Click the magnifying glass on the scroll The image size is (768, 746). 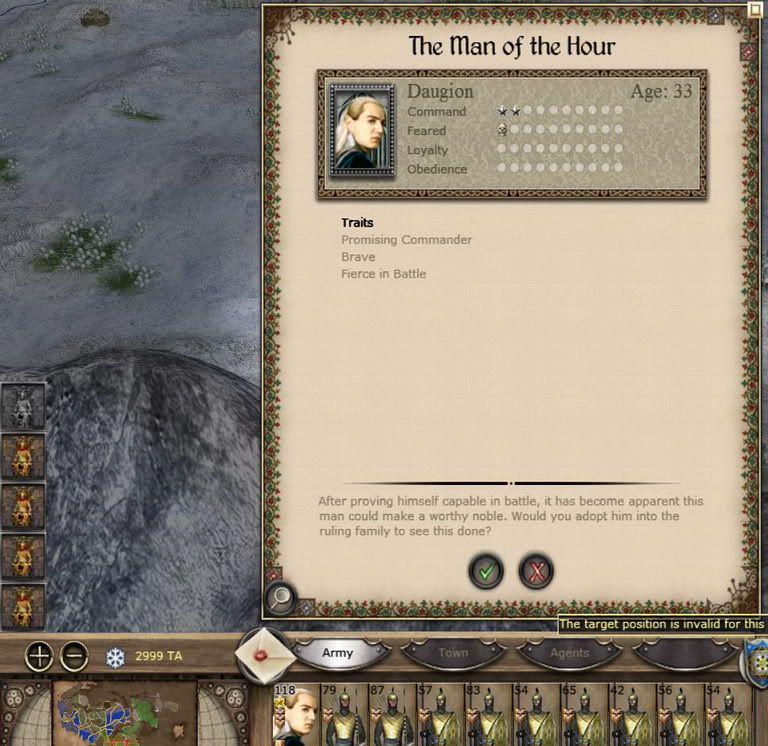coord(282,597)
